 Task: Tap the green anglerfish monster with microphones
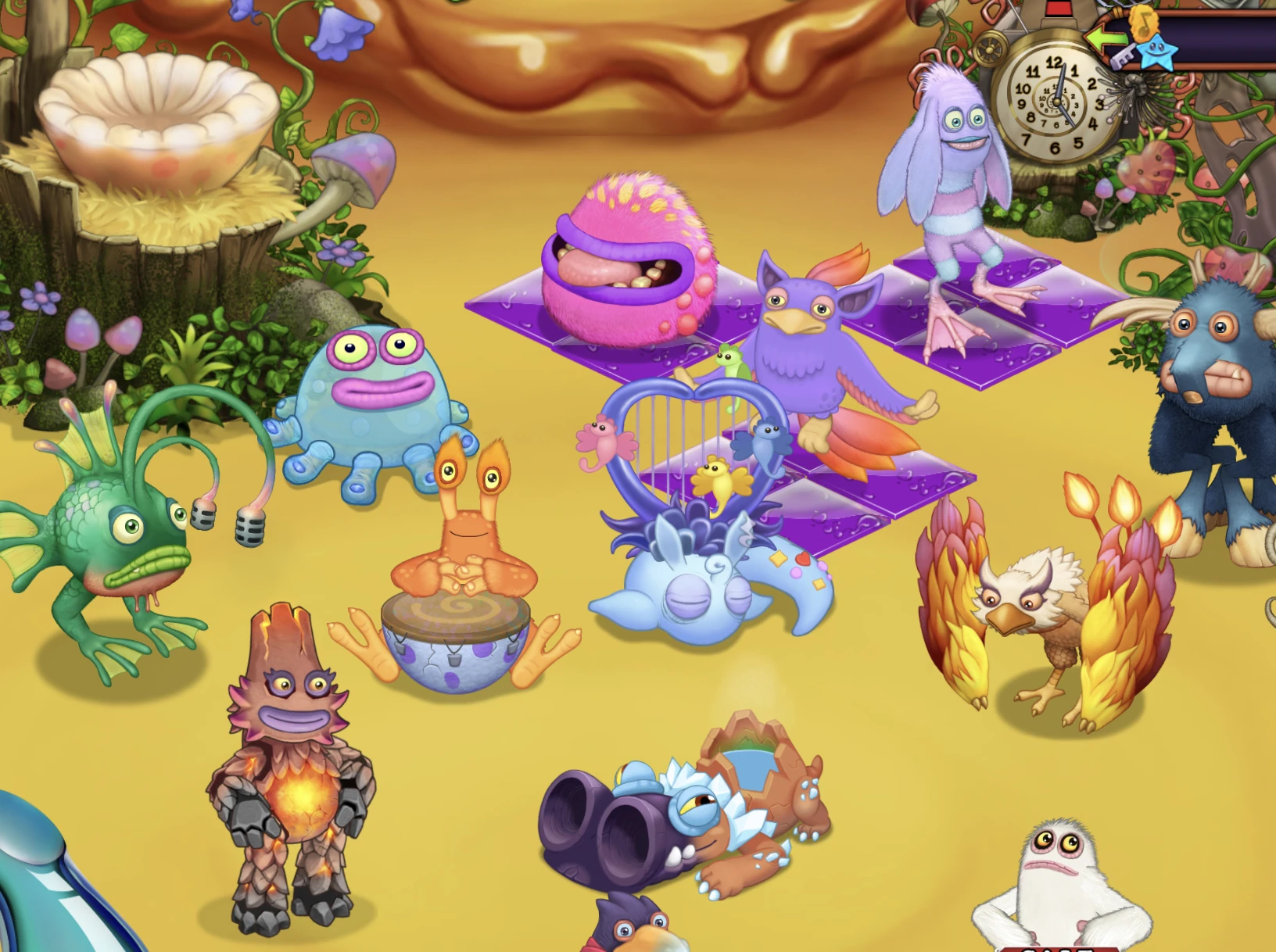click(x=117, y=531)
